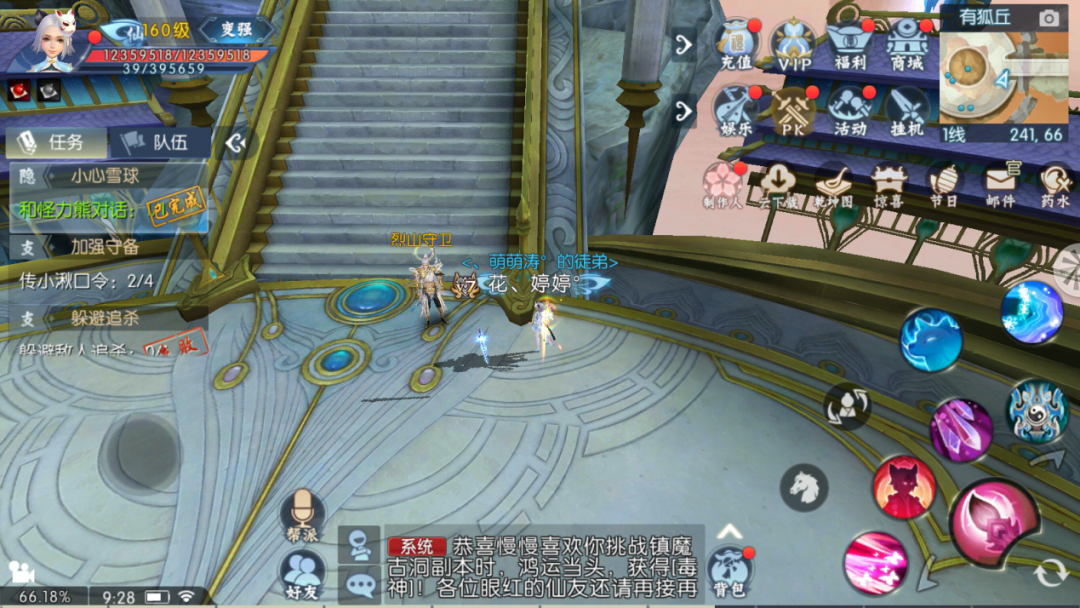1080x608 pixels.
Task: Open the 好友 friends list
Action: [302, 575]
